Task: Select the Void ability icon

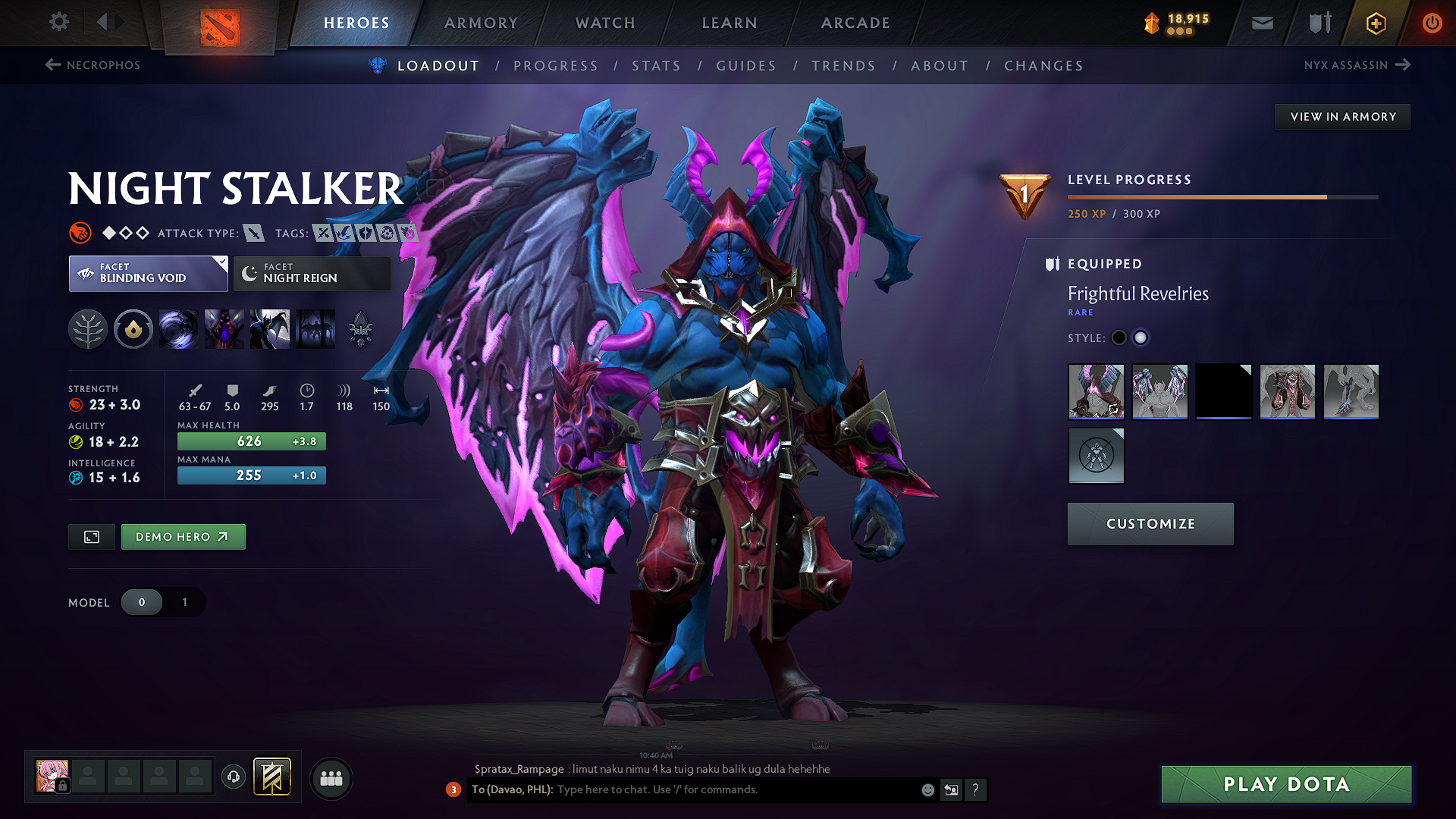Action: pyautogui.click(x=179, y=329)
